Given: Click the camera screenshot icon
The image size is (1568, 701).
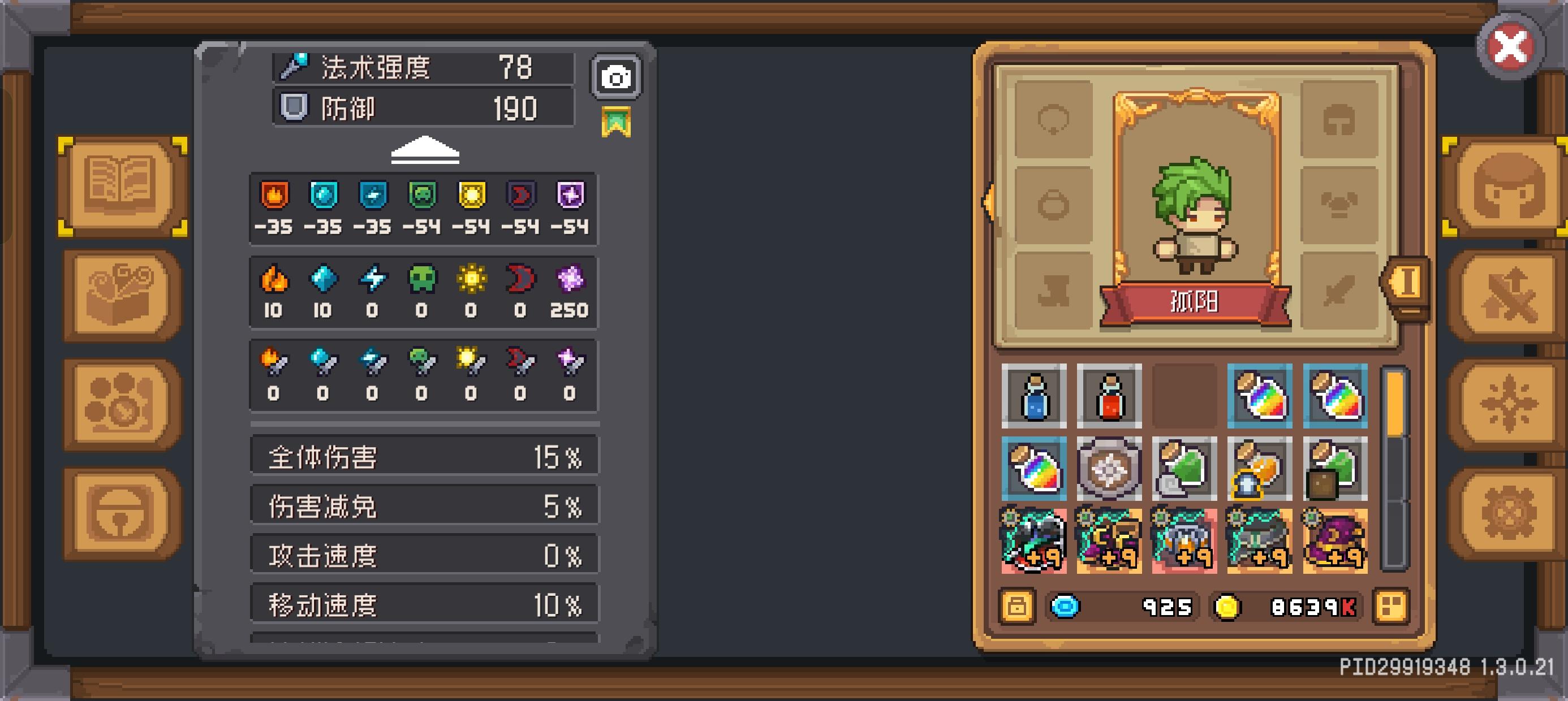Looking at the screenshot, I should tap(615, 76).
